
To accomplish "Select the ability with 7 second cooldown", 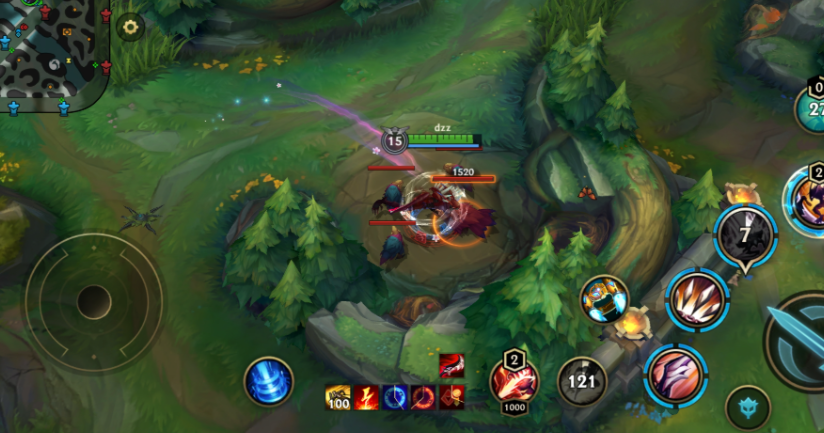I will pyautogui.click(x=746, y=235).
